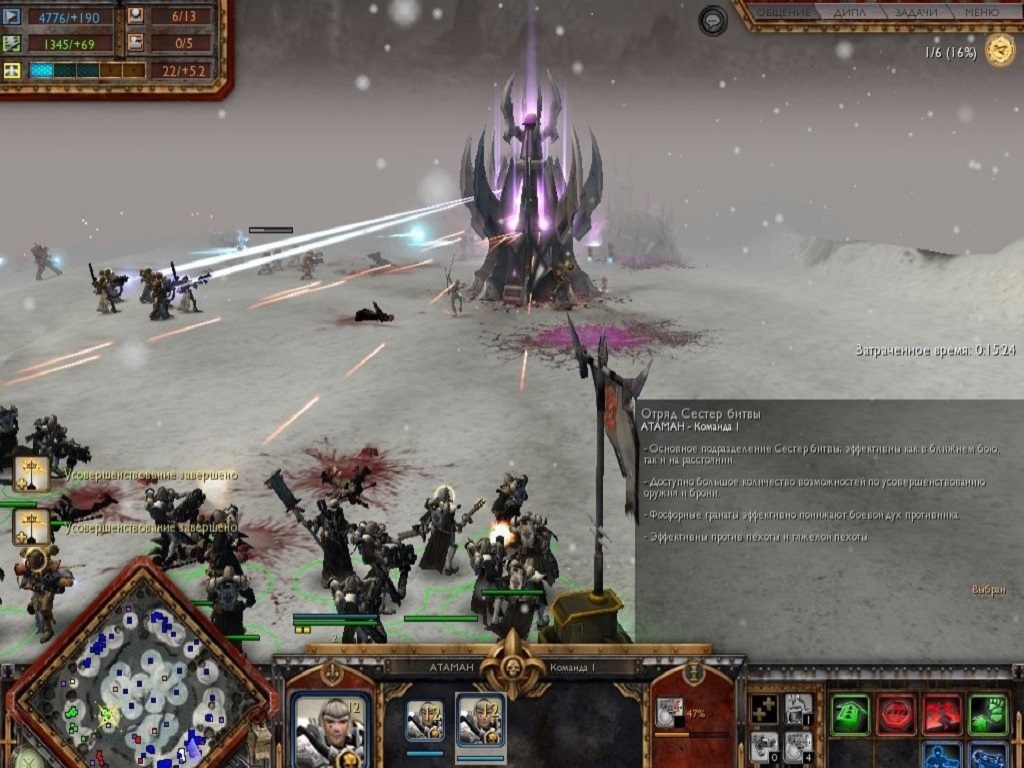Open the МЕНЮ game menu
Image resolution: width=1024 pixels, height=768 pixels.
click(x=981, y=12)
